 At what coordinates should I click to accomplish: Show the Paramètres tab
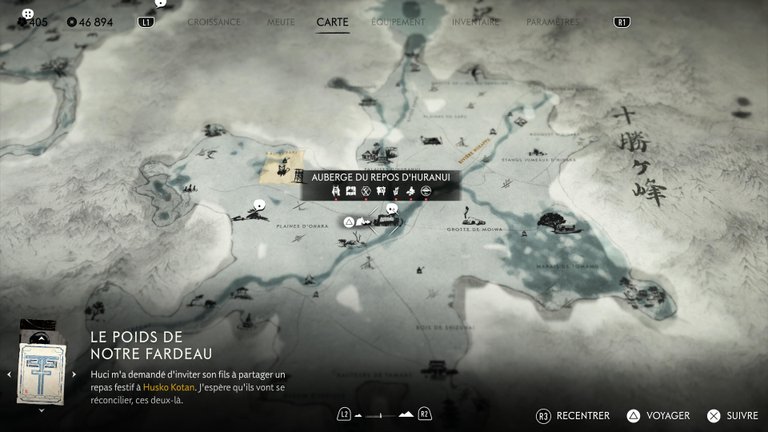pos(552,21)
